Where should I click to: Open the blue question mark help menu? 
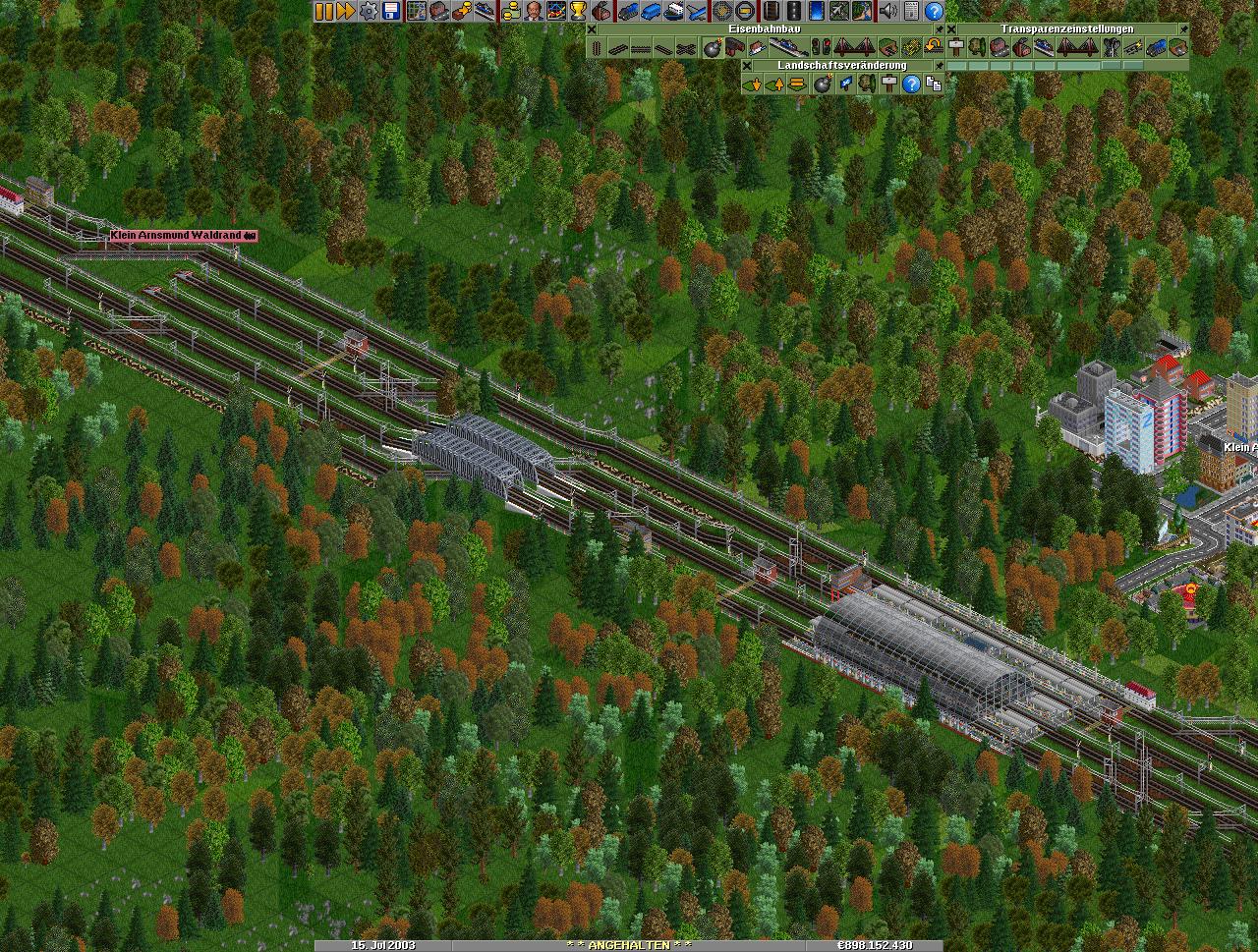[x=934, y=11]
